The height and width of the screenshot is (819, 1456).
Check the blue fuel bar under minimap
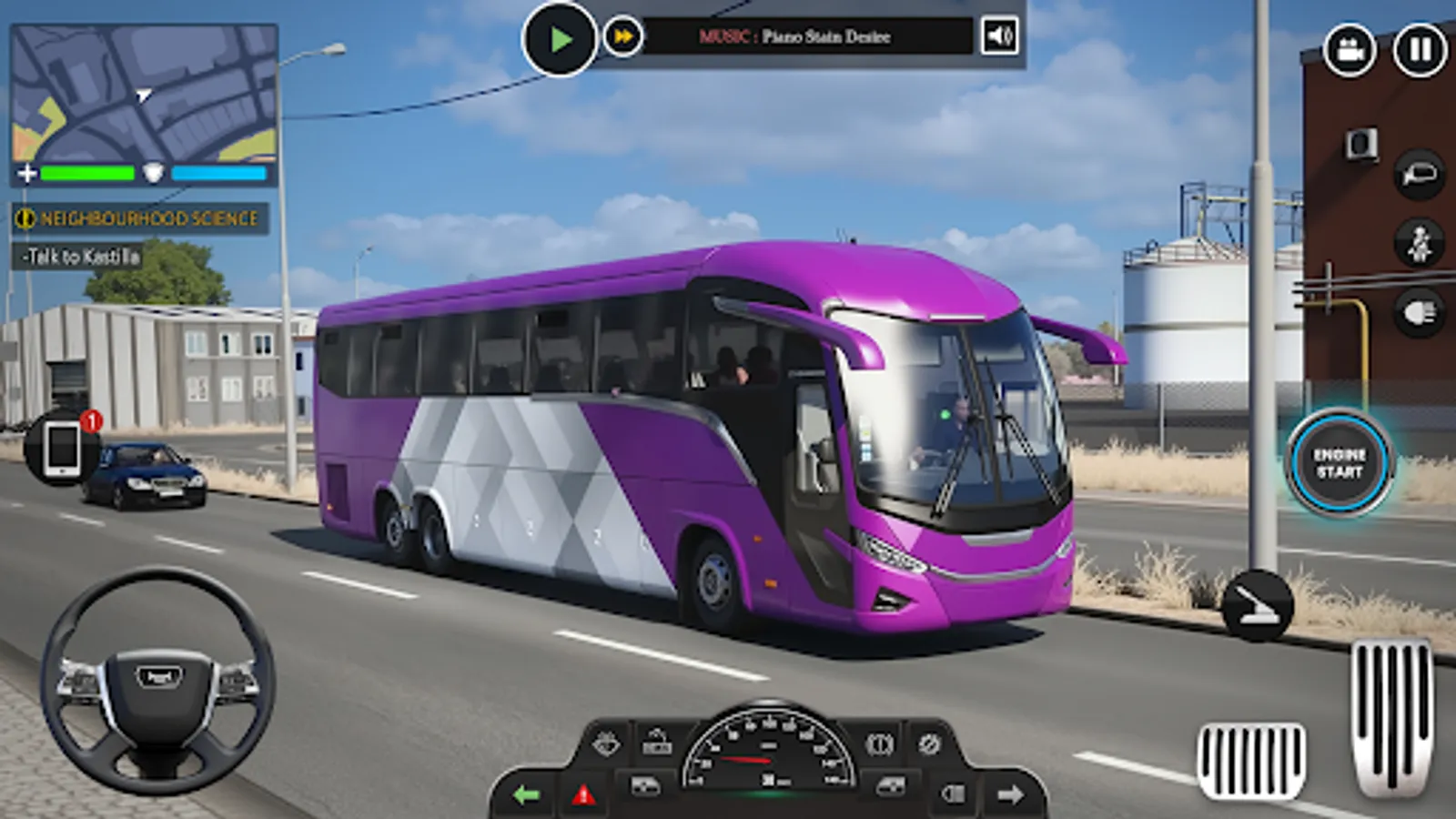[216, 175]
